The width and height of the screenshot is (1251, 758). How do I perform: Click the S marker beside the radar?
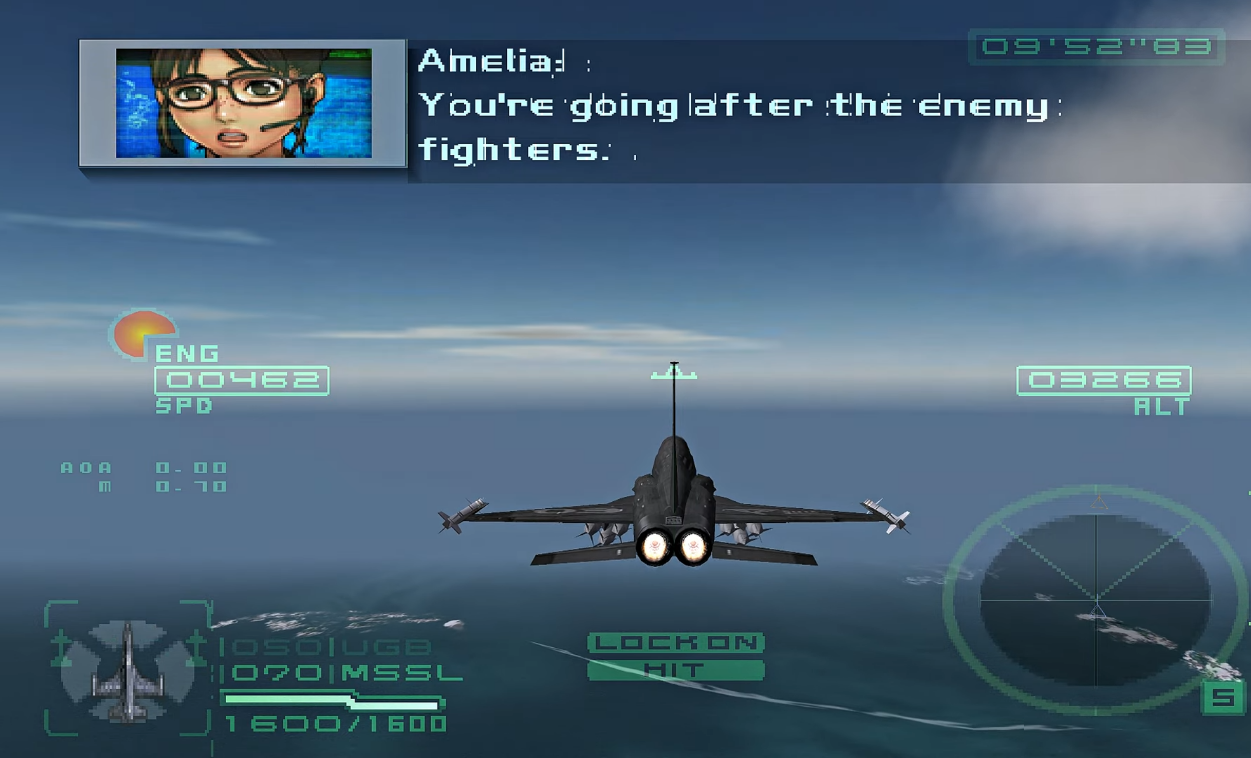tap(1222, 698)
